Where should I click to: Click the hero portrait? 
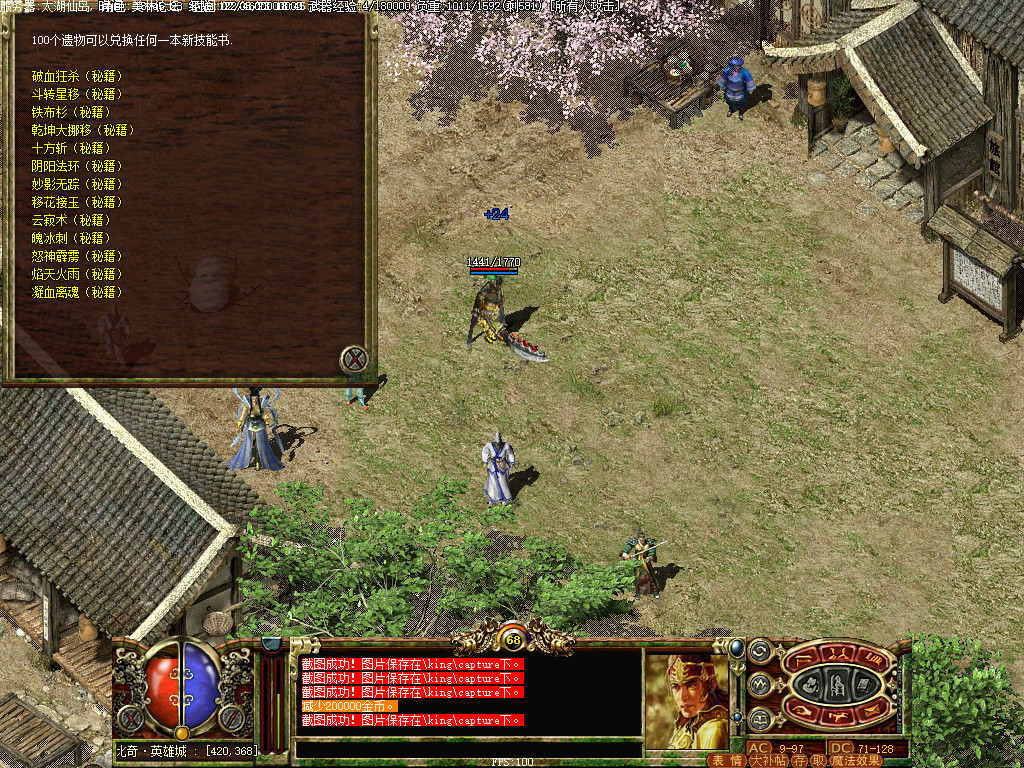click(686, 700)
